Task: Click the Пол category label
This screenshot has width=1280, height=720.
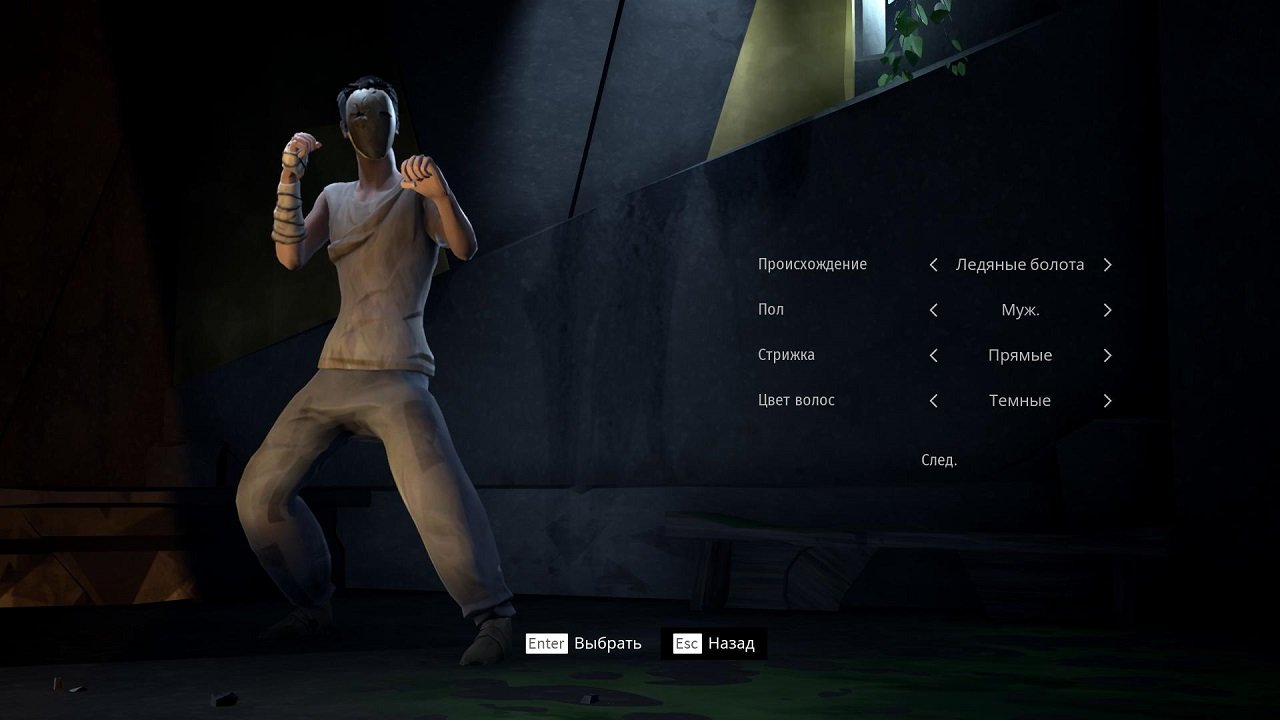Action: [769, 310]
